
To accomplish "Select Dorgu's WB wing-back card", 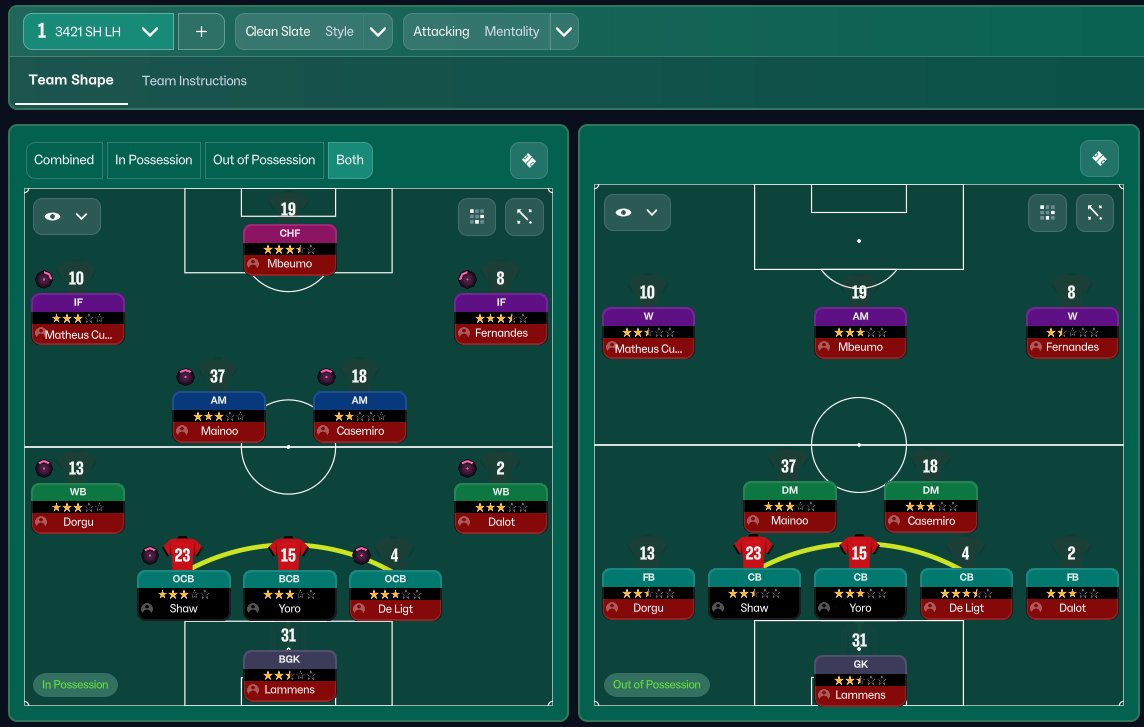I will coord(77,508).
